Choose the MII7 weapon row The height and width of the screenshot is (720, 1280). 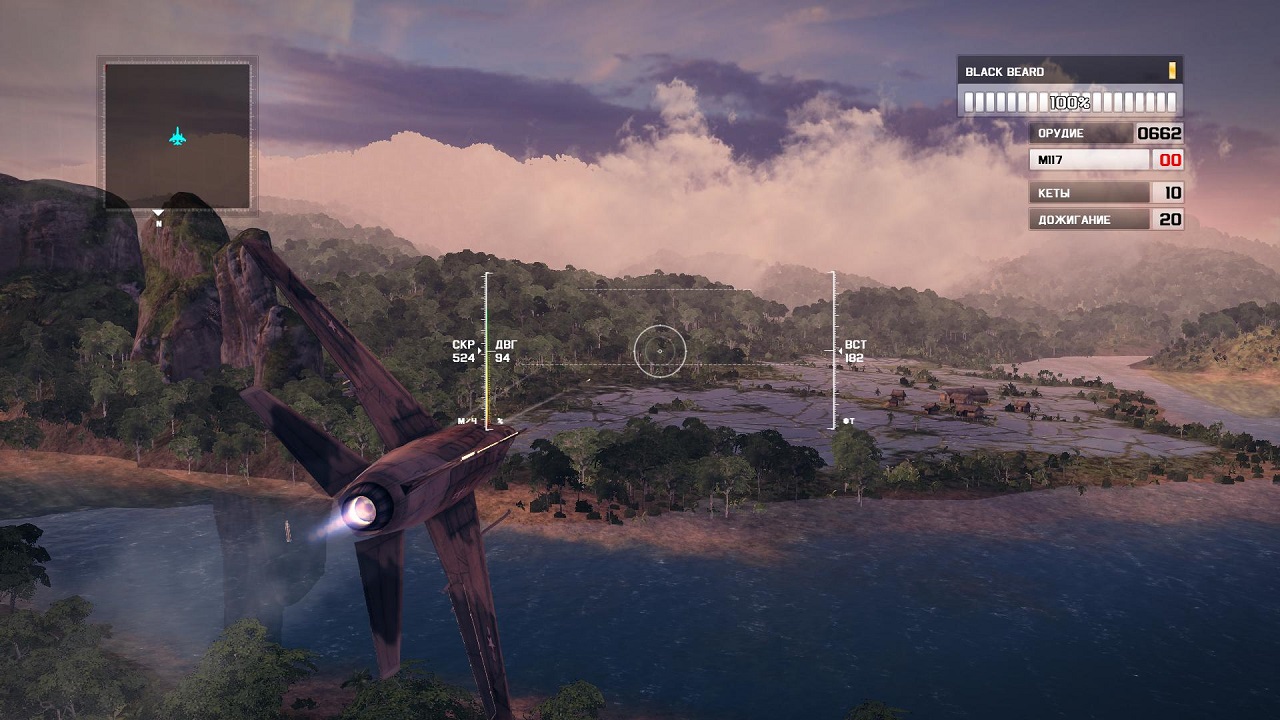1105,160
